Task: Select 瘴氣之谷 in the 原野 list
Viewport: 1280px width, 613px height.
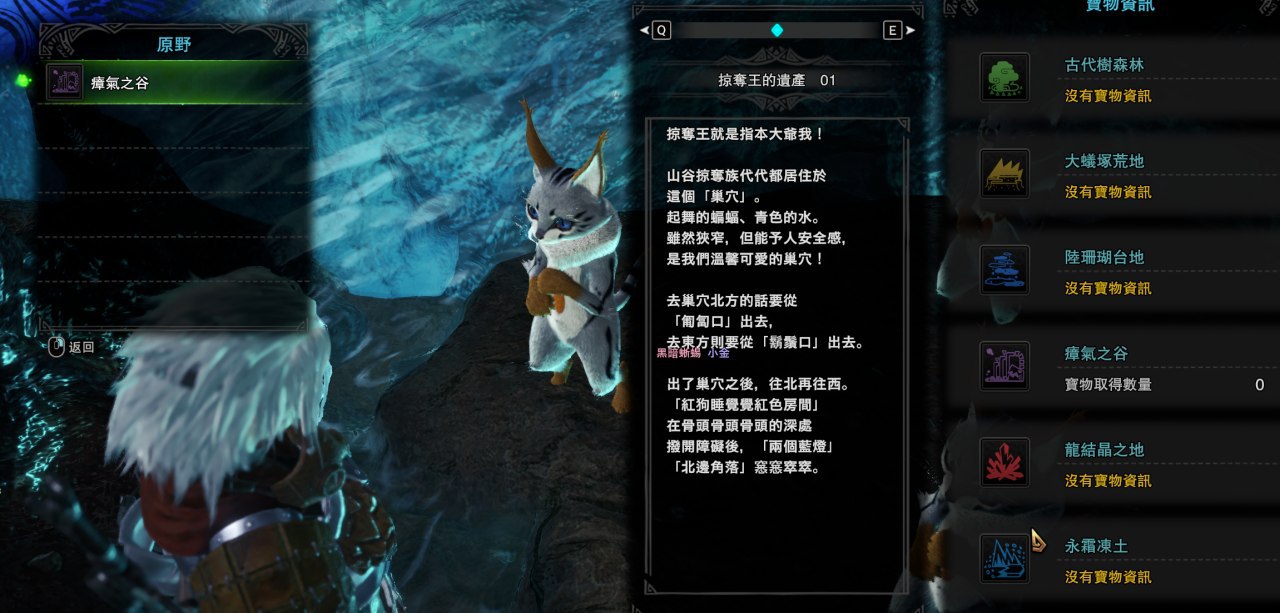Action: 172,83
